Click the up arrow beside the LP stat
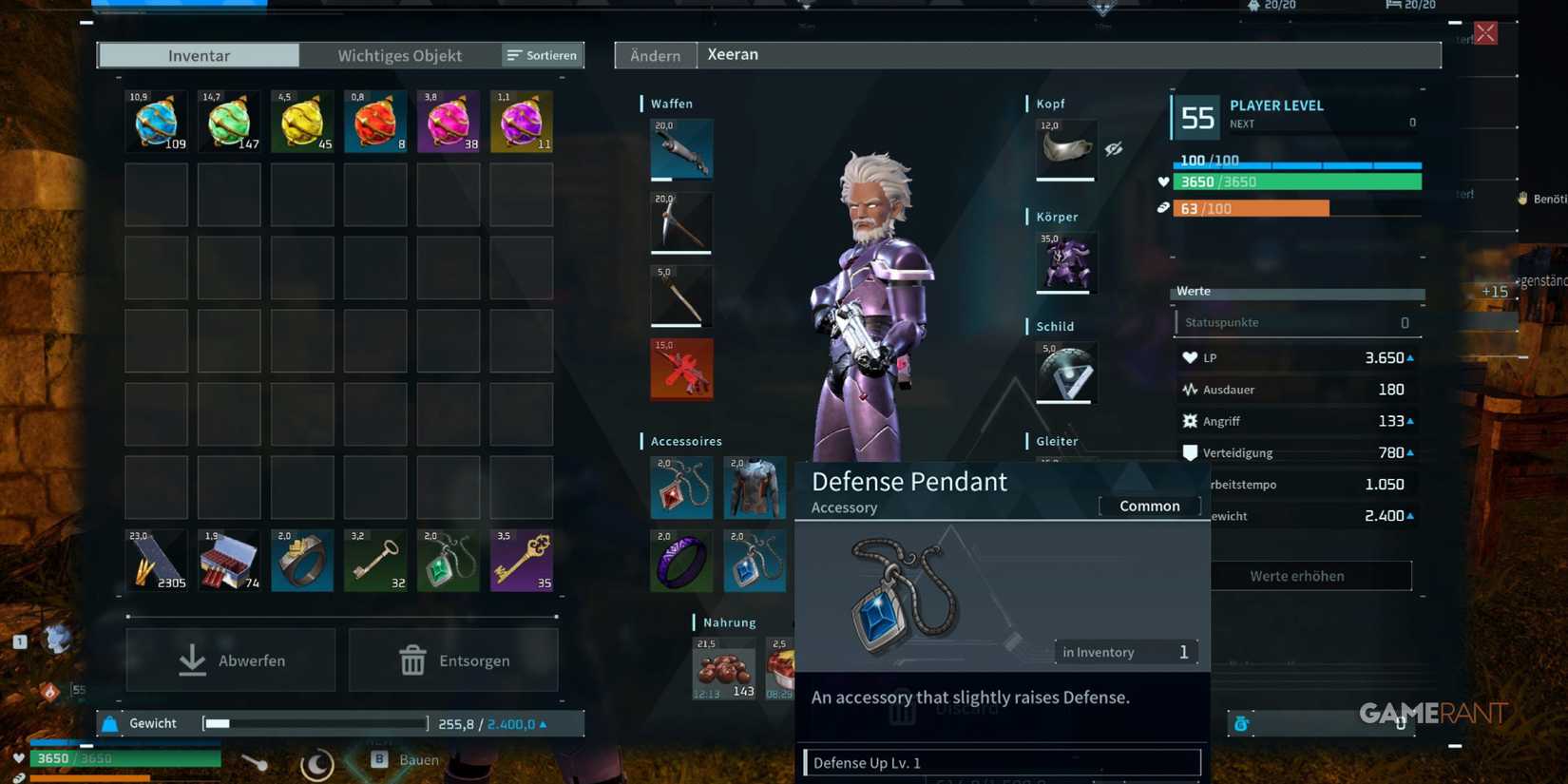This screenshot has width=1568, height=784. click(1410, 357)
